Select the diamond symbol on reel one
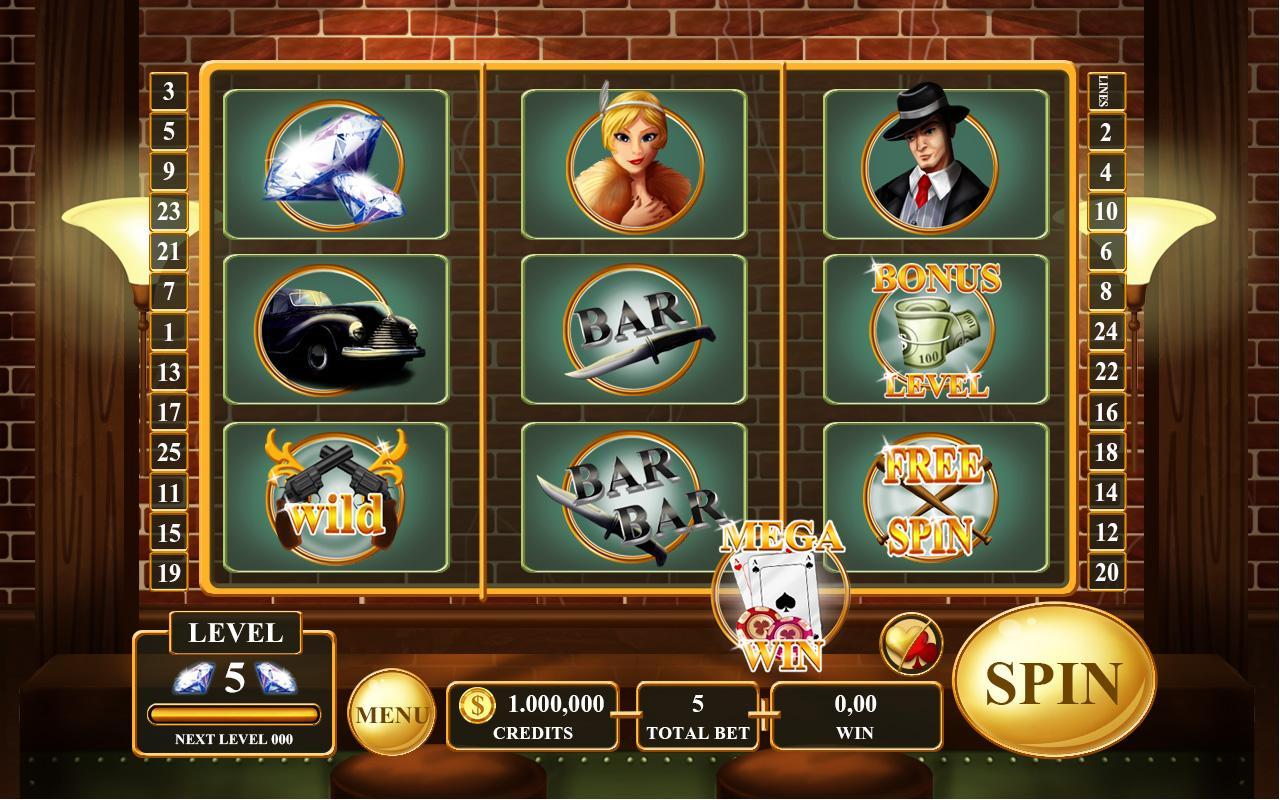1280x800 pixels. coord(336,165)
